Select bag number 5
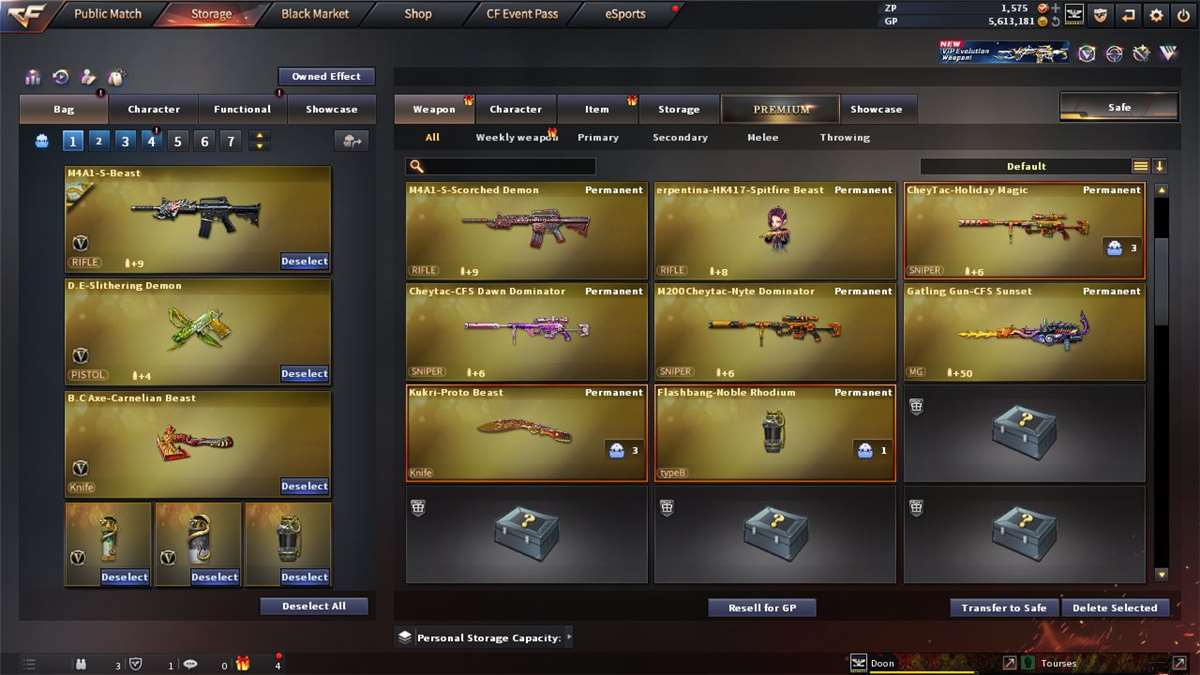This screenshot has height=675, width=1200. (178, 141)
